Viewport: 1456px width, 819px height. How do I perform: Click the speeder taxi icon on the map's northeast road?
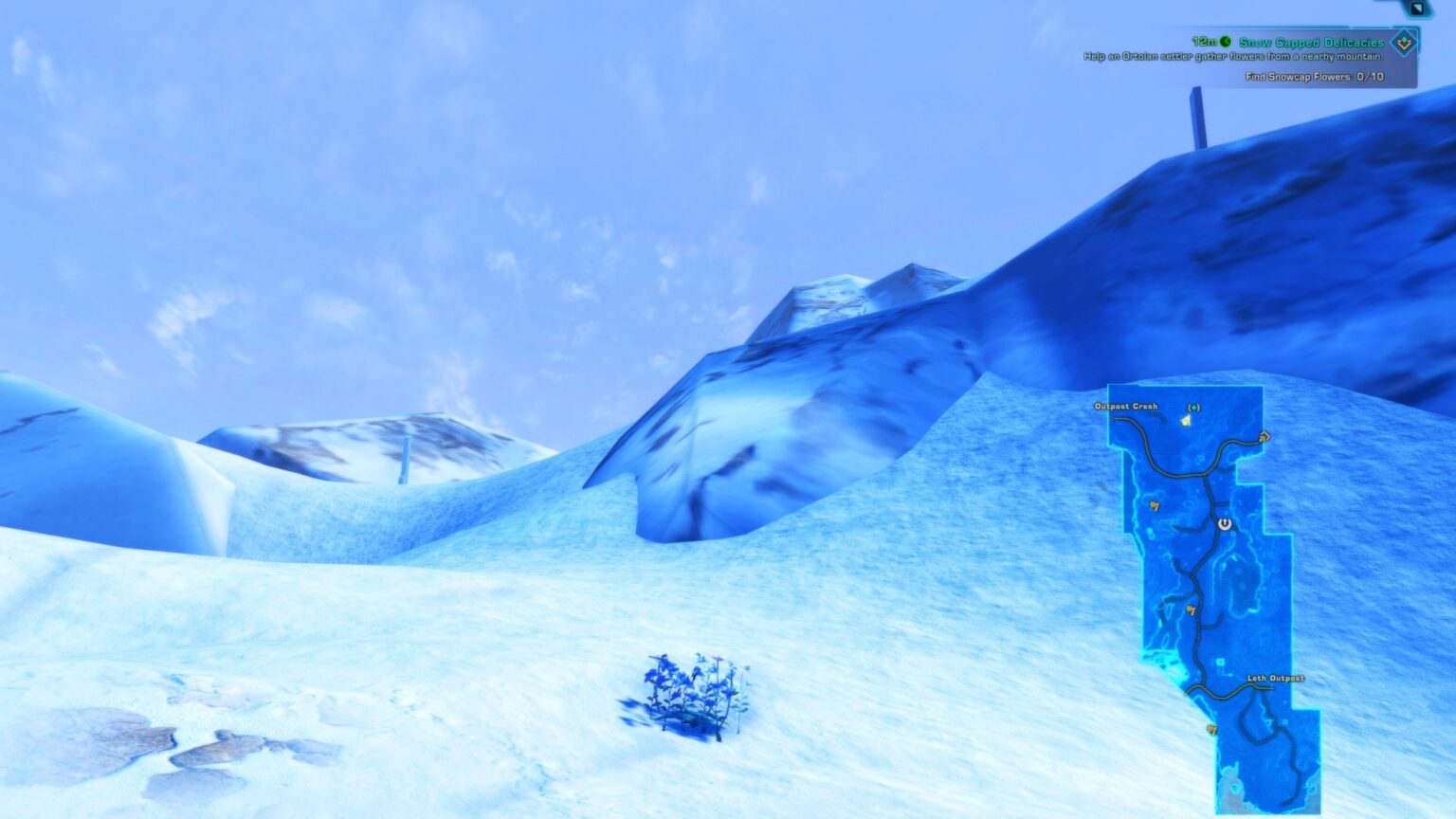pyautogui.click(x=1264, y=437)
